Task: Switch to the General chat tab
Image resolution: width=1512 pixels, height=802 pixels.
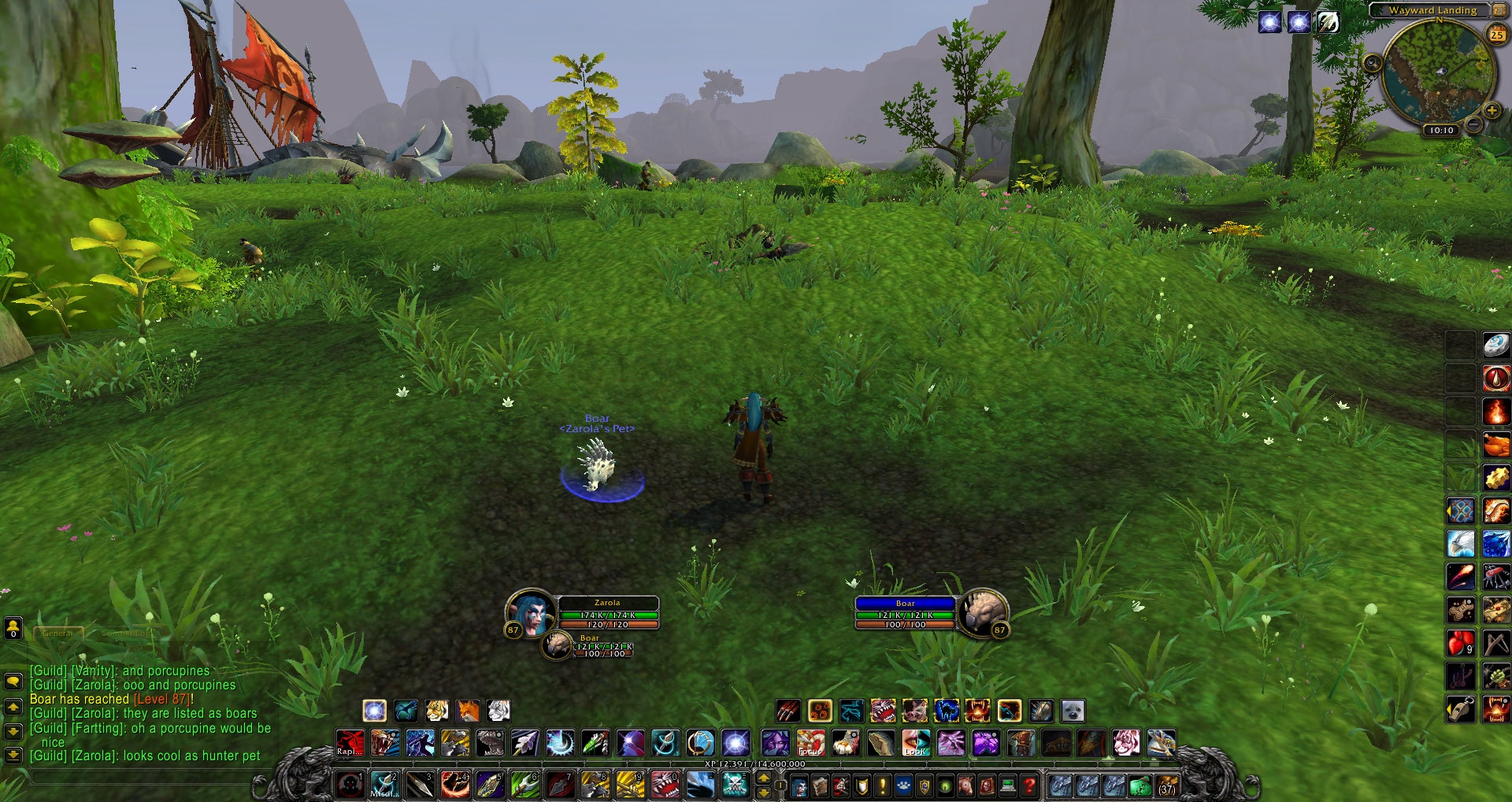Action: [57, 633]
